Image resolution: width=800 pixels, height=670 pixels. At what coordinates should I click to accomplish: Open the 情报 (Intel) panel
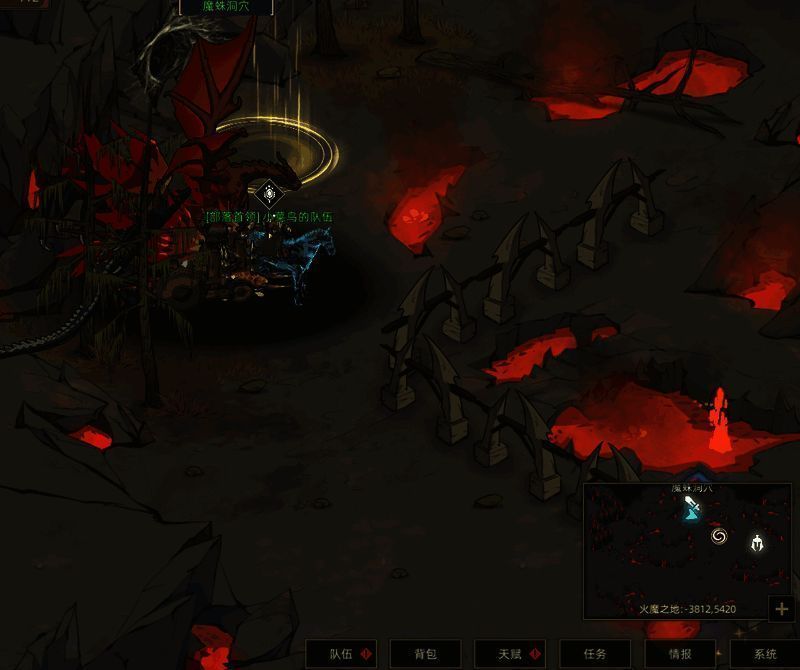[x=680, y=654]
